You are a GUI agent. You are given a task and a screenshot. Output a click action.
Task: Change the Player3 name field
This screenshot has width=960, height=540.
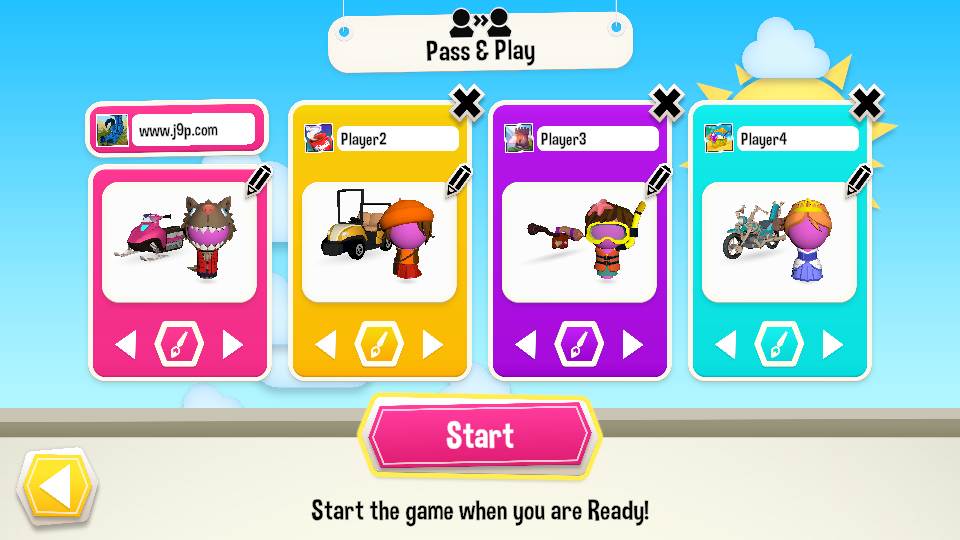[596, 139]
